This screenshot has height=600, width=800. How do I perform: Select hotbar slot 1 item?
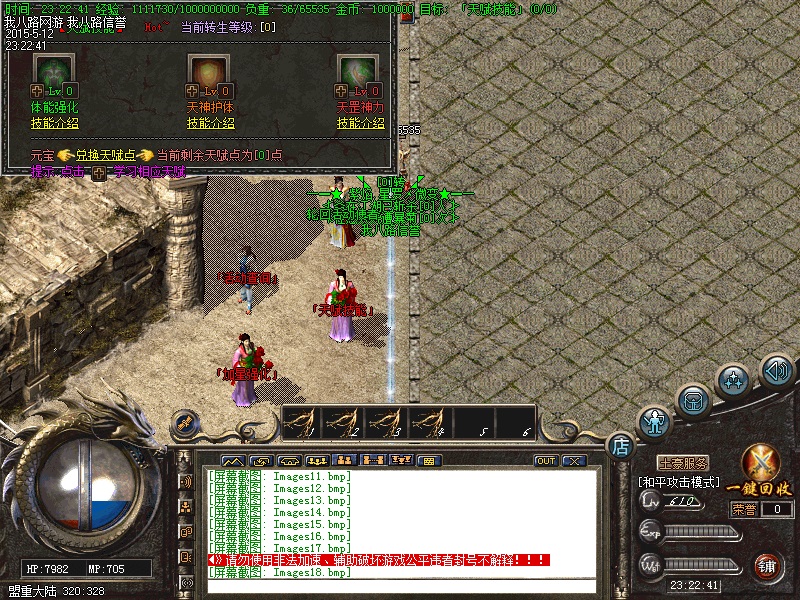pyautogui.click(x=304, y=422)
